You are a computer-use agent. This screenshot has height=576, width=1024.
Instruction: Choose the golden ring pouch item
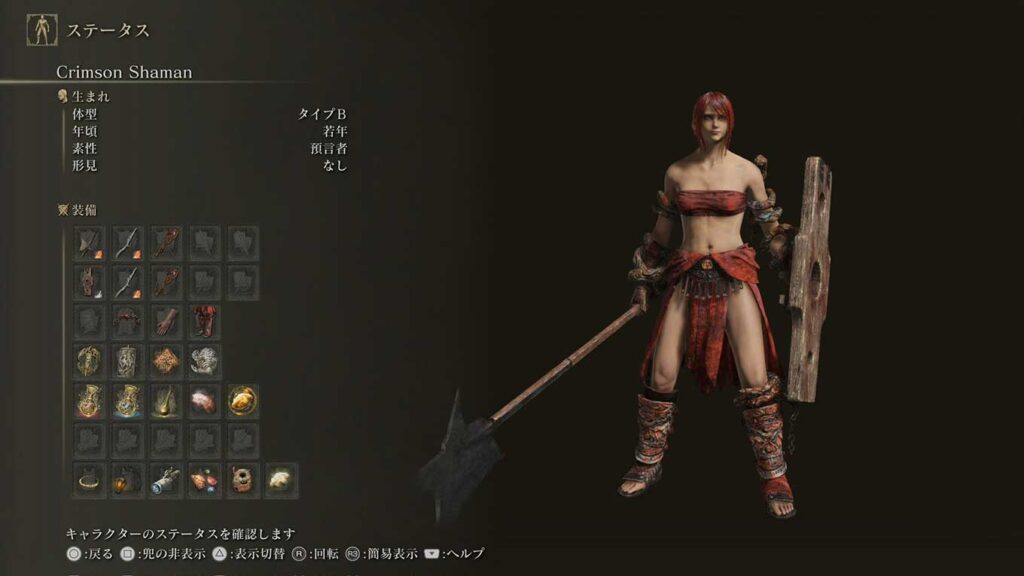[x=89, y=480]
